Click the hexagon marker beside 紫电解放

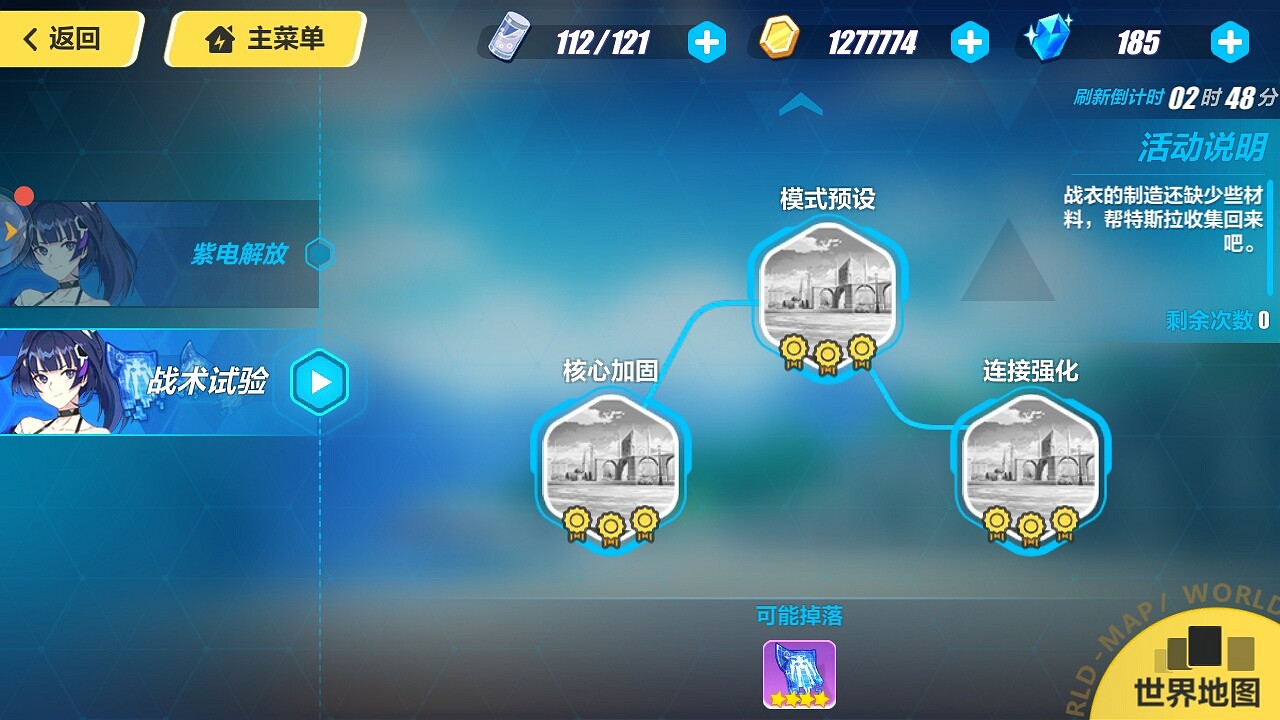pos(318,253)
